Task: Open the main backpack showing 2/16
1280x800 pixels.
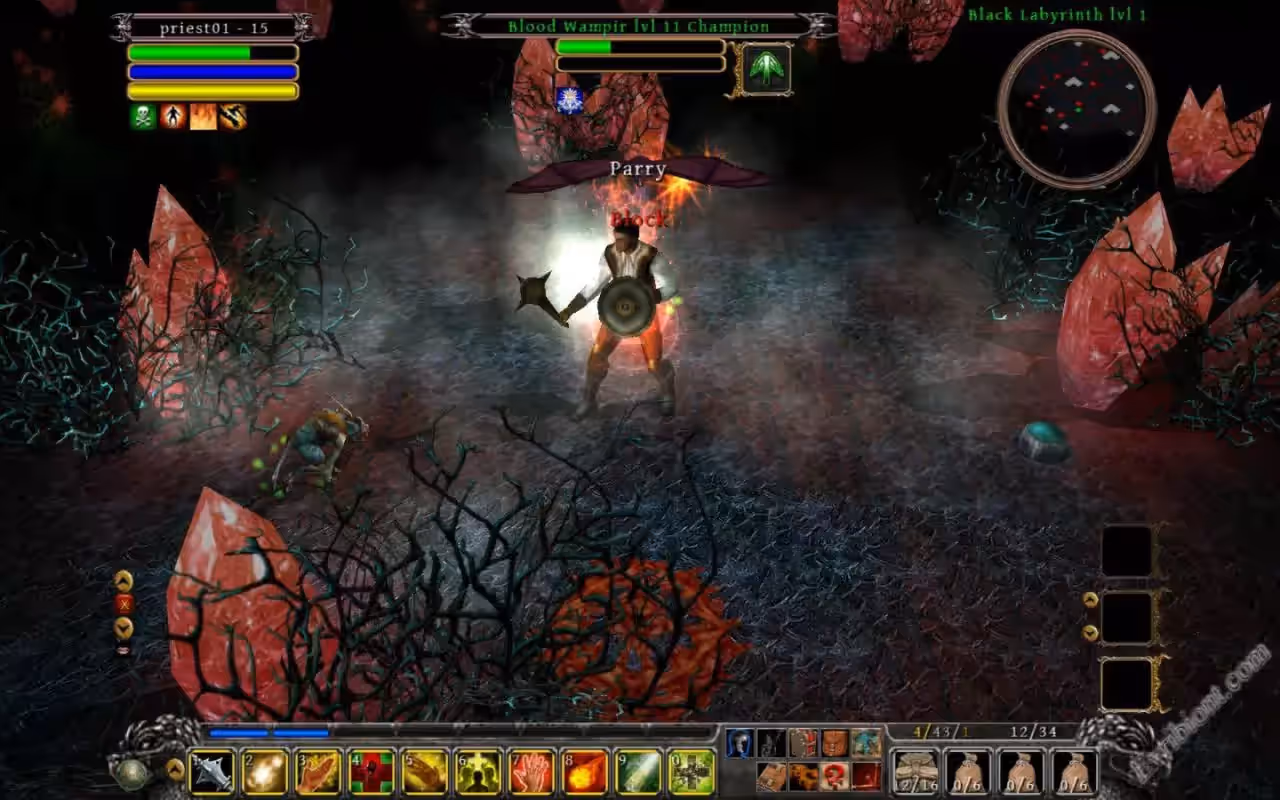Action: [x=914, y=772]
